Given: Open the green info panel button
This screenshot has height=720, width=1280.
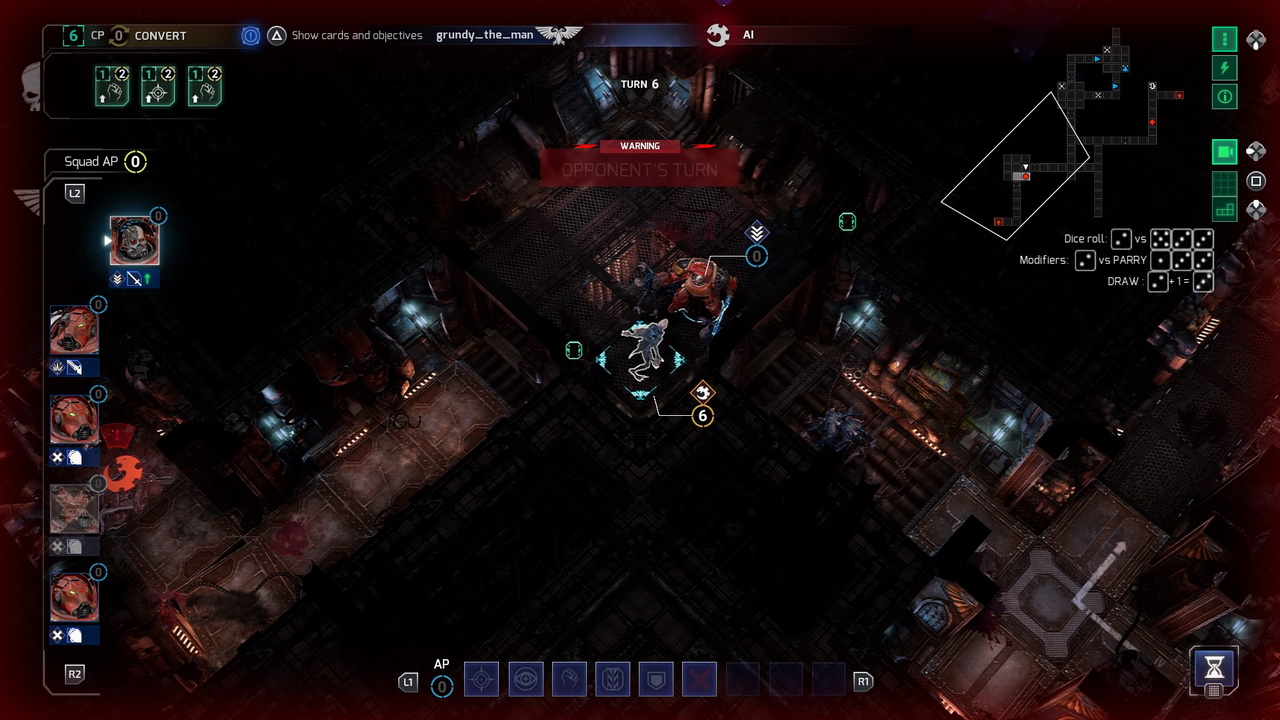Looking at the screenshot, I should click(1225, 97).
